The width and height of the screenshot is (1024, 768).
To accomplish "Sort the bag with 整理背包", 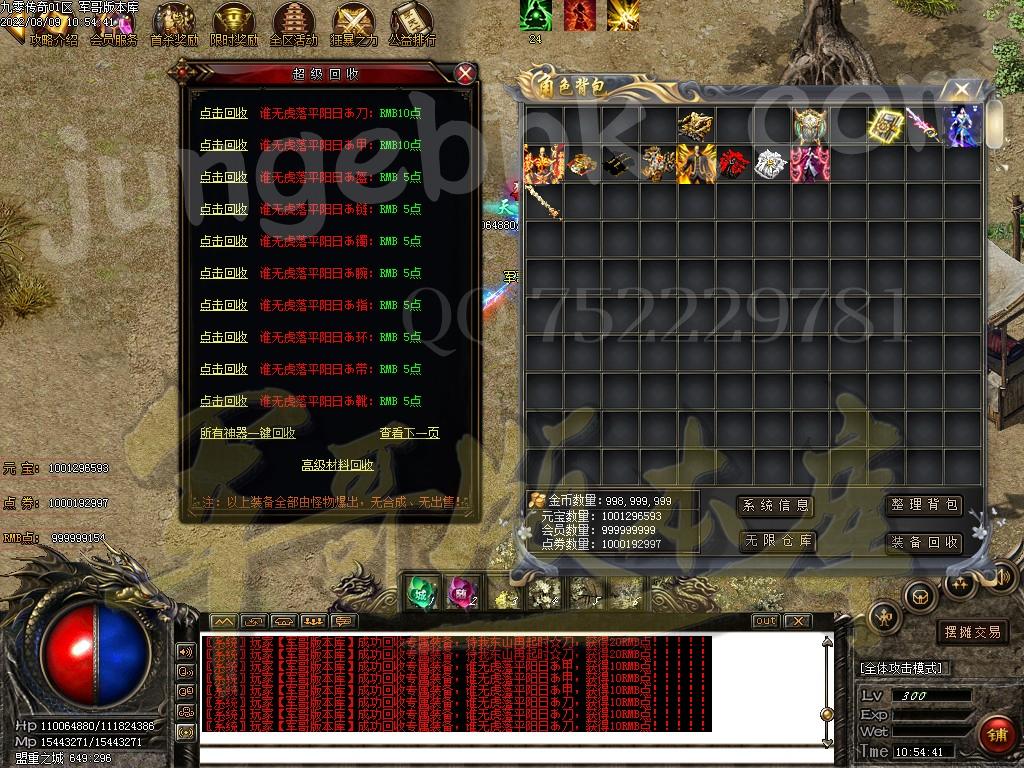I will click(924, 506).
